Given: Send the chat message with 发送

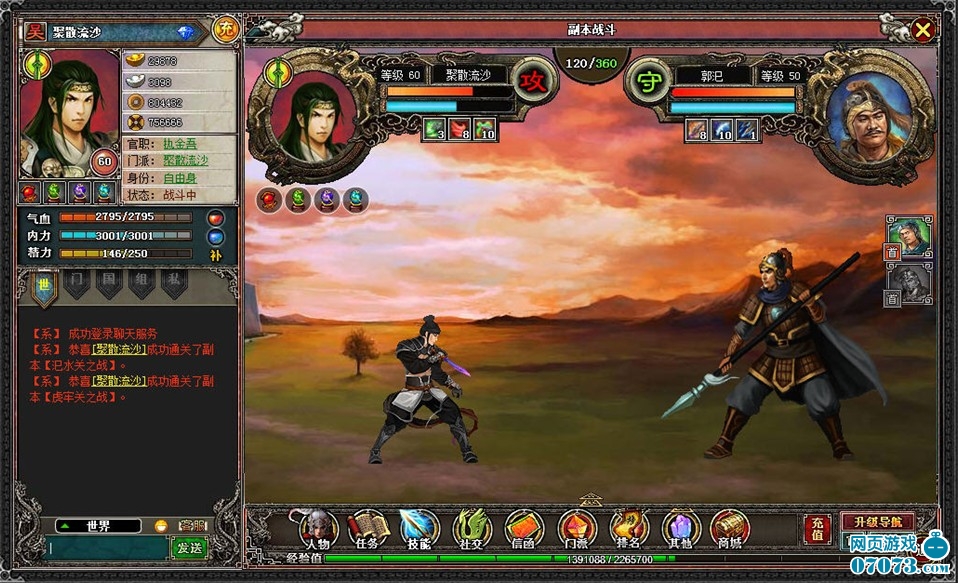Looking at the screenshot, I should coord(189,547).
